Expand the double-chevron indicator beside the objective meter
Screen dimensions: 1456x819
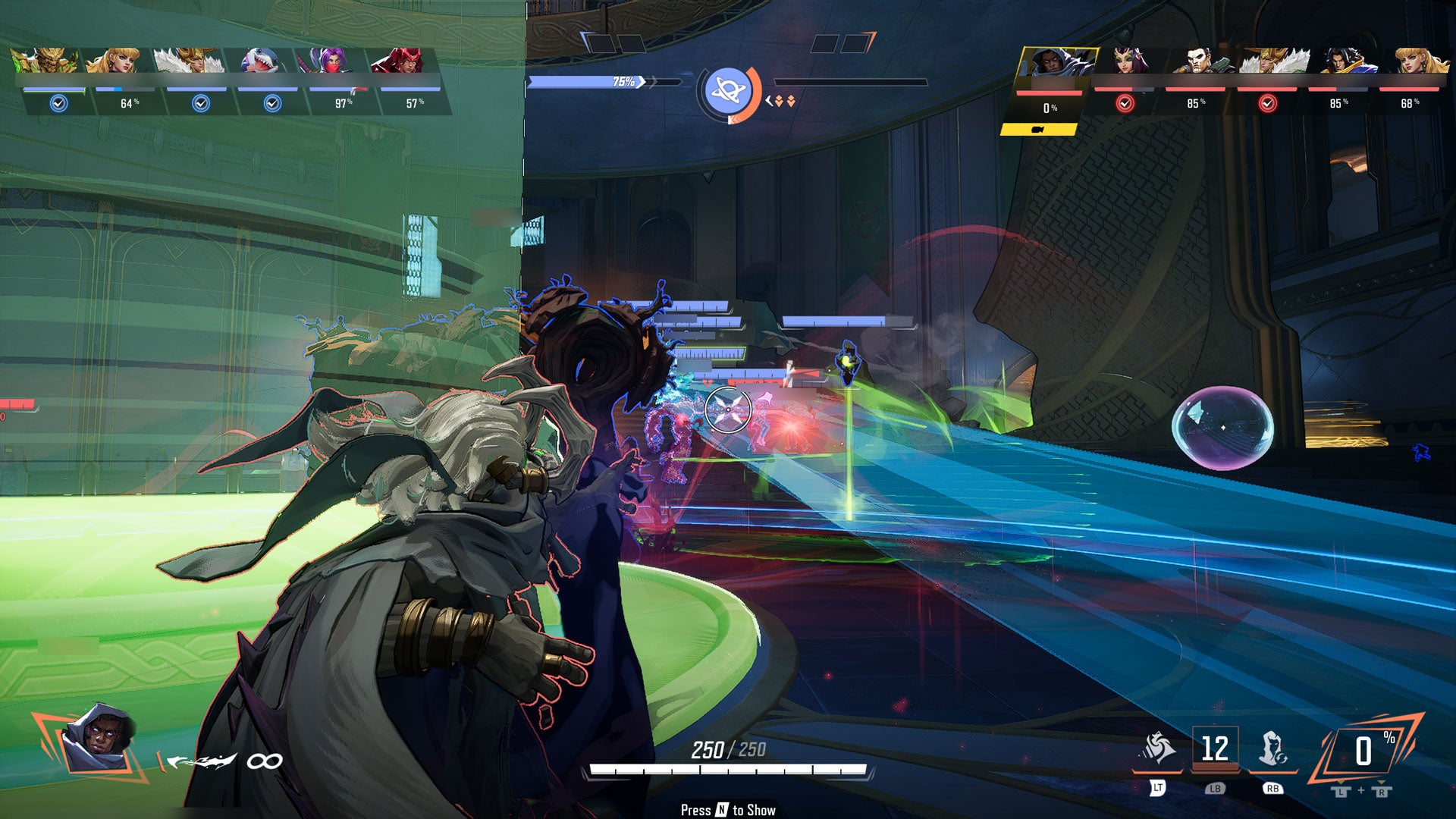click(784, 102)
